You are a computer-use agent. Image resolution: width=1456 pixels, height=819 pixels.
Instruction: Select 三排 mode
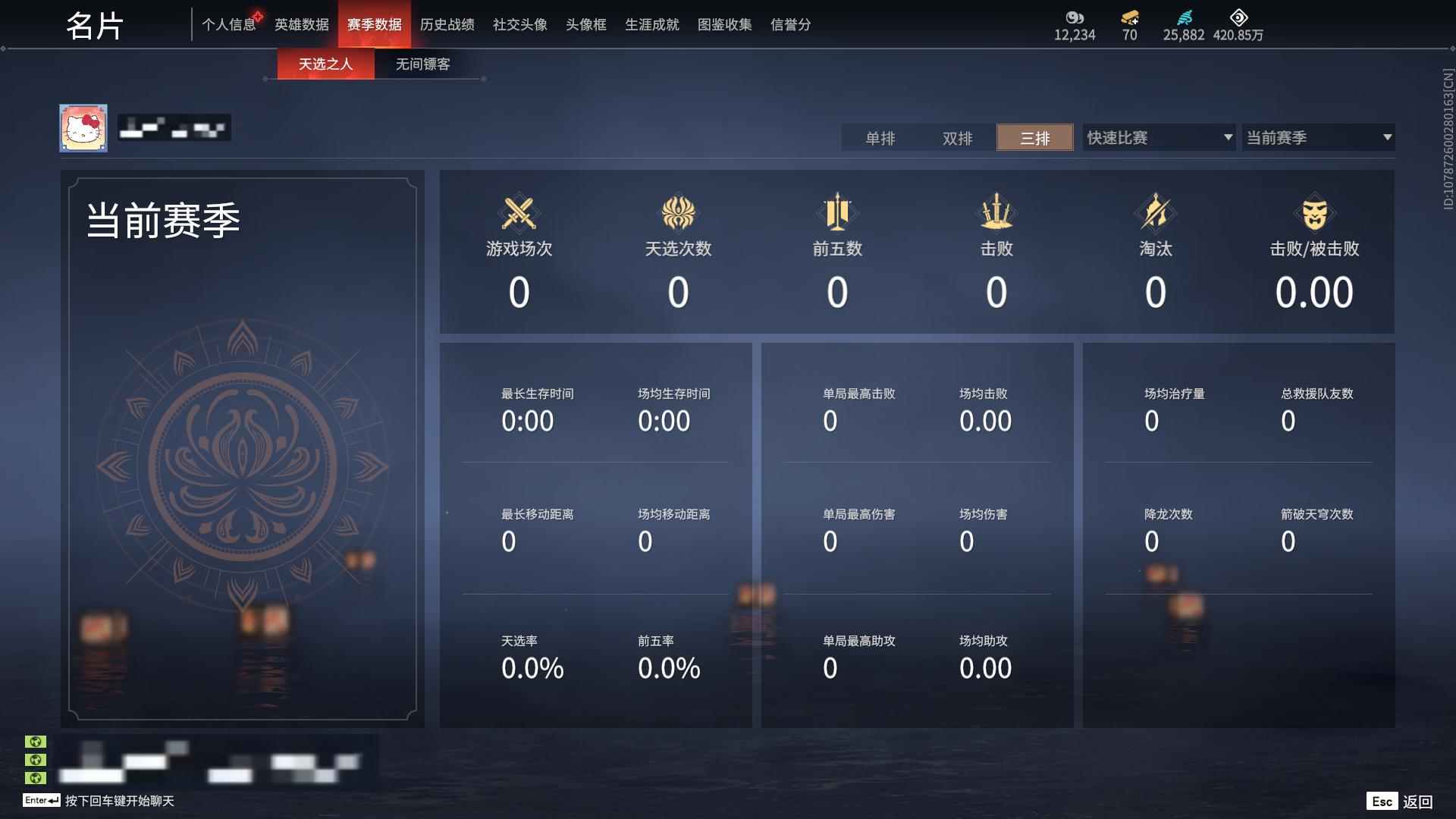click(x=1034, y=138)
